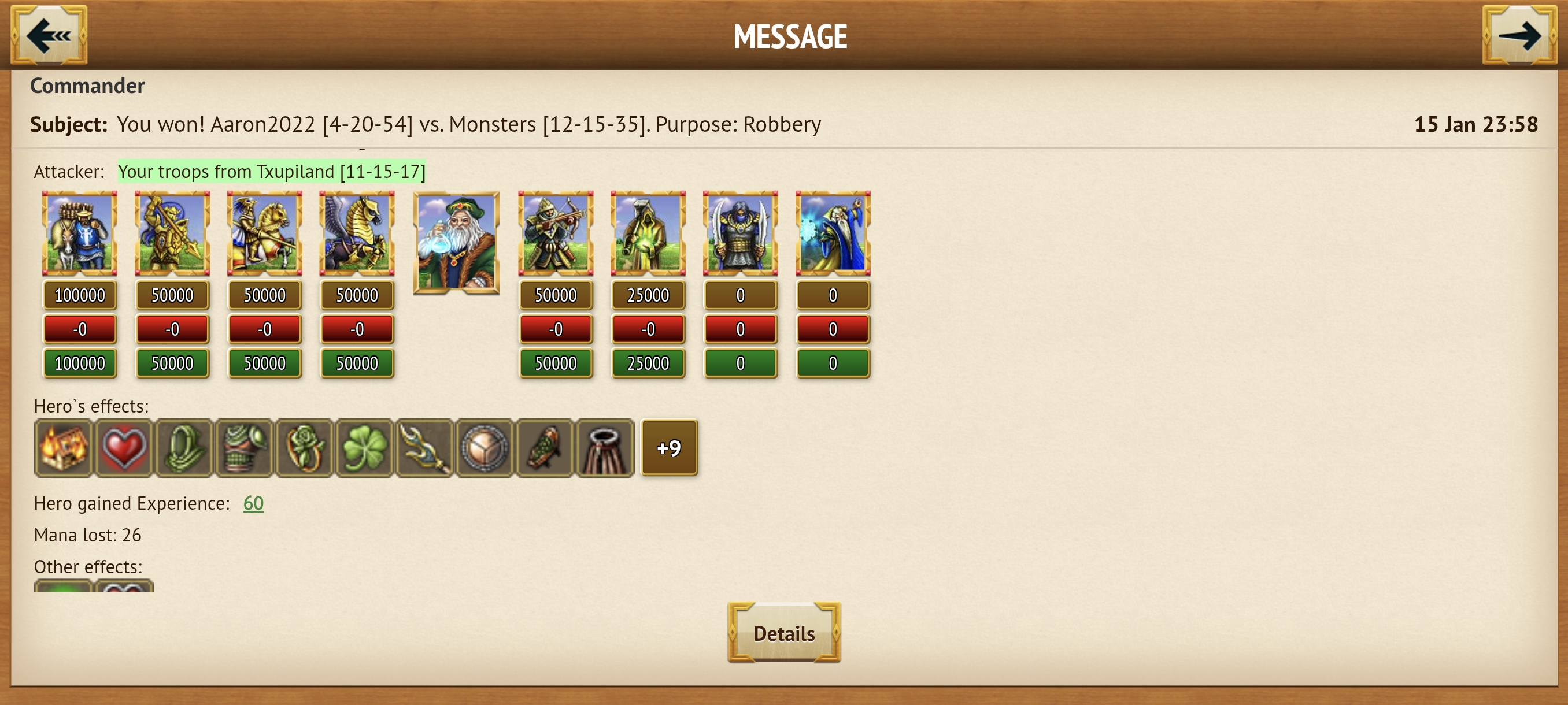The width and height of the screenshot is (1568, 705).
Task: Click the crossbowman unit portrait
Action: (x=556, y=233)
